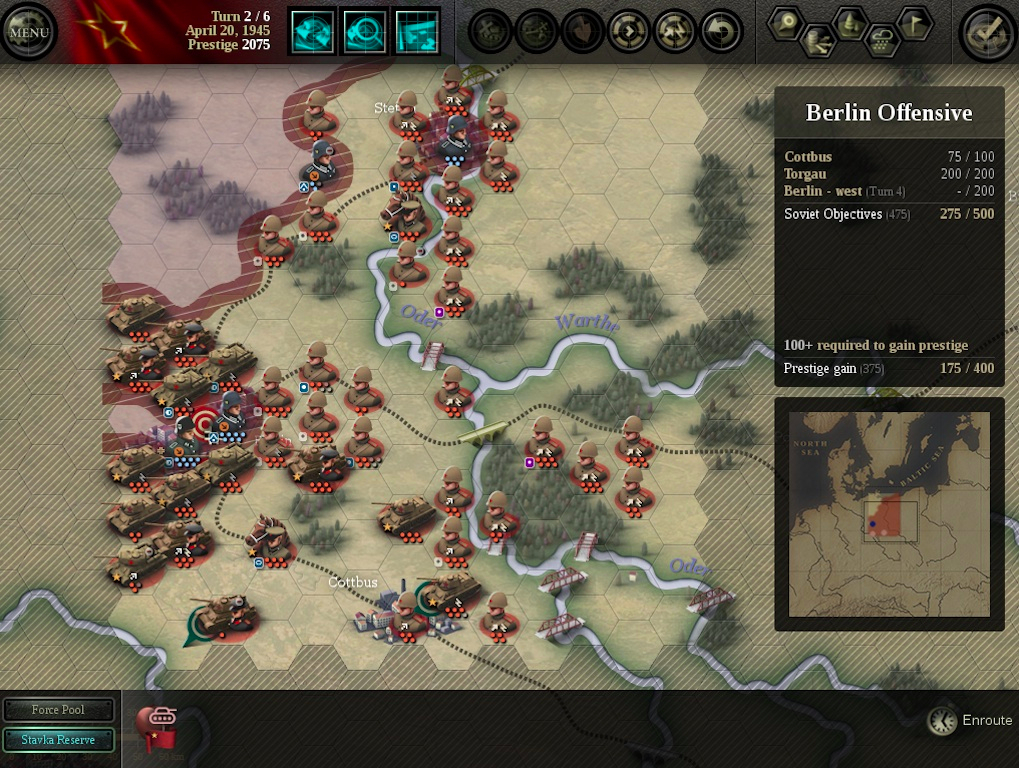The image size is (1019, 768).
Task: Click the Enroute clock button
Action: pos(941,720)
